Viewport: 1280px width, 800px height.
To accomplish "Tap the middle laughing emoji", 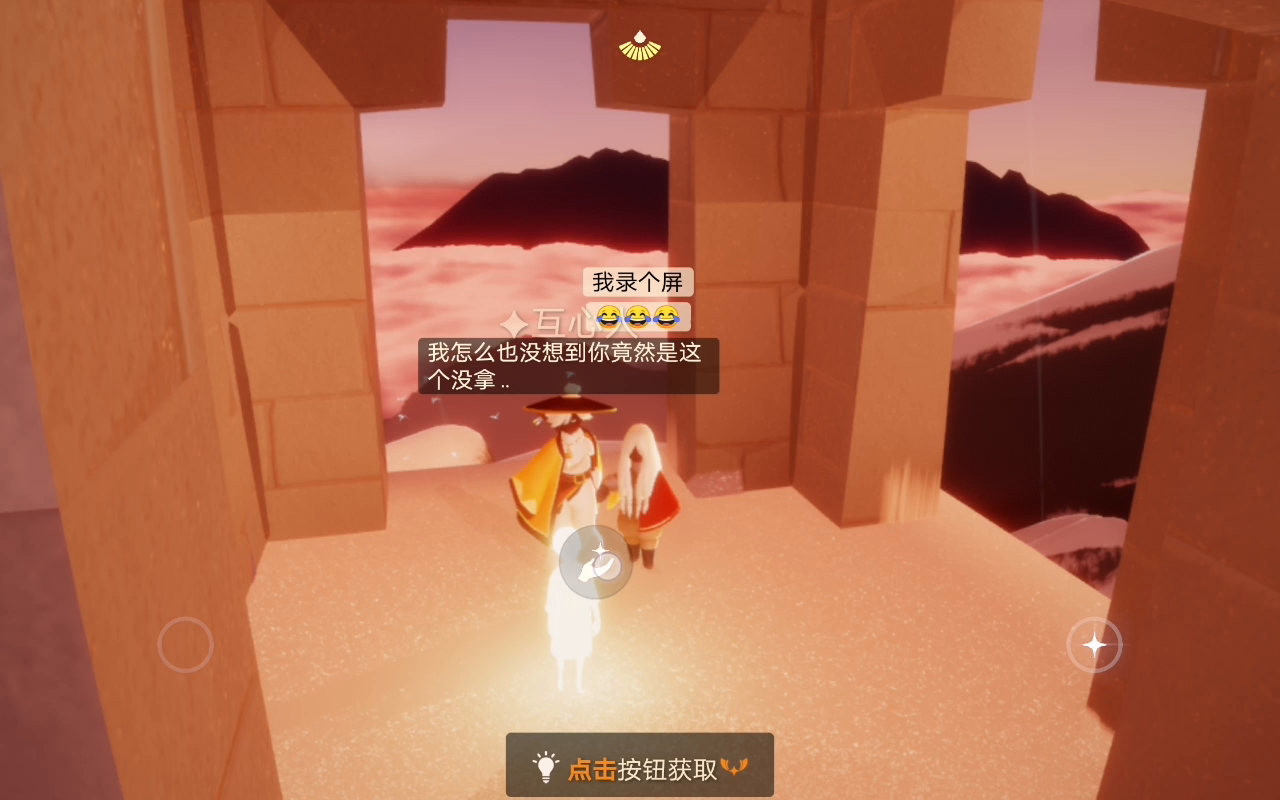I will pyautogui.click(x=636, y=317).
